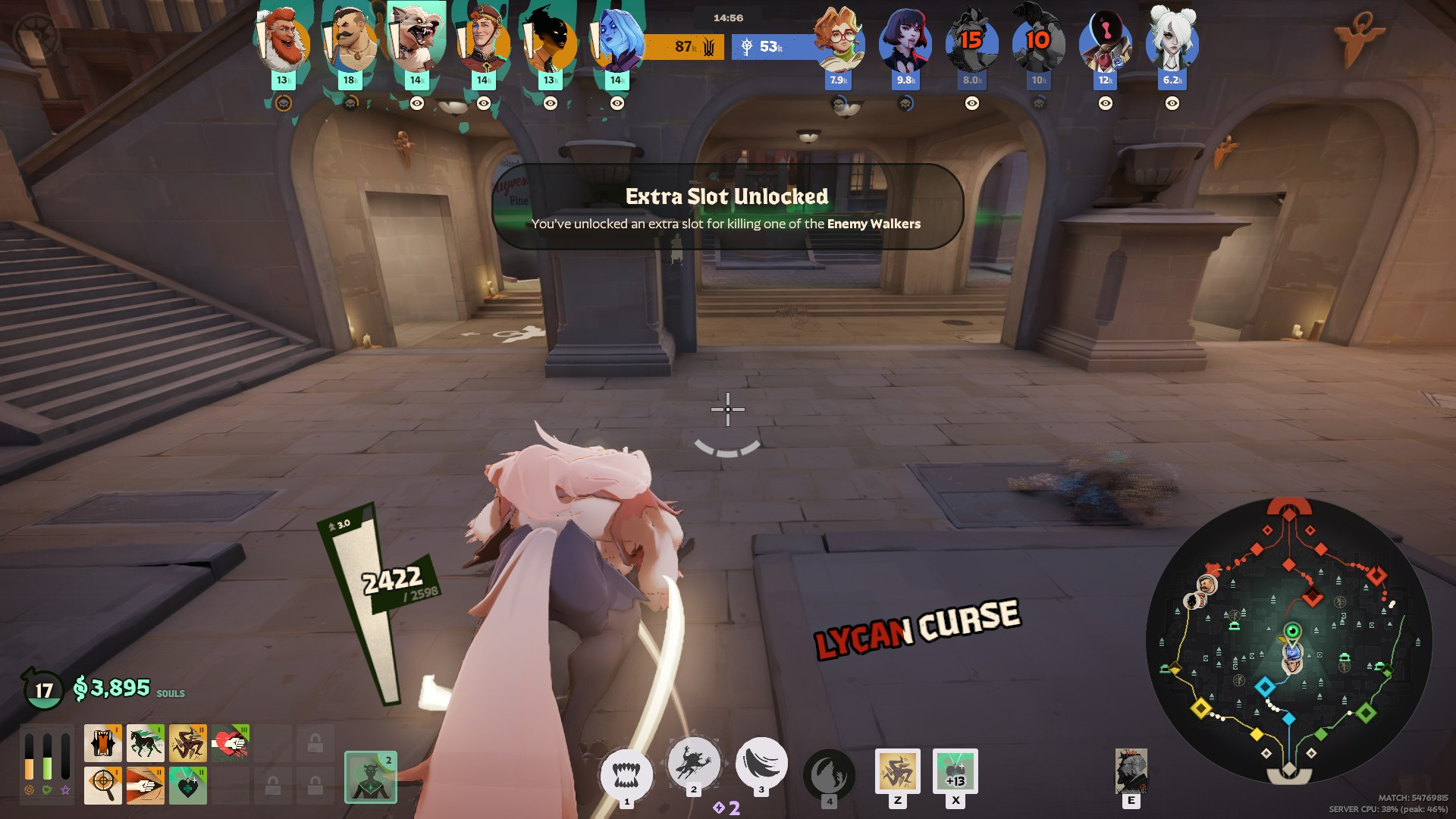Click the red-bearded hero portrait

(x=284, y=42)
